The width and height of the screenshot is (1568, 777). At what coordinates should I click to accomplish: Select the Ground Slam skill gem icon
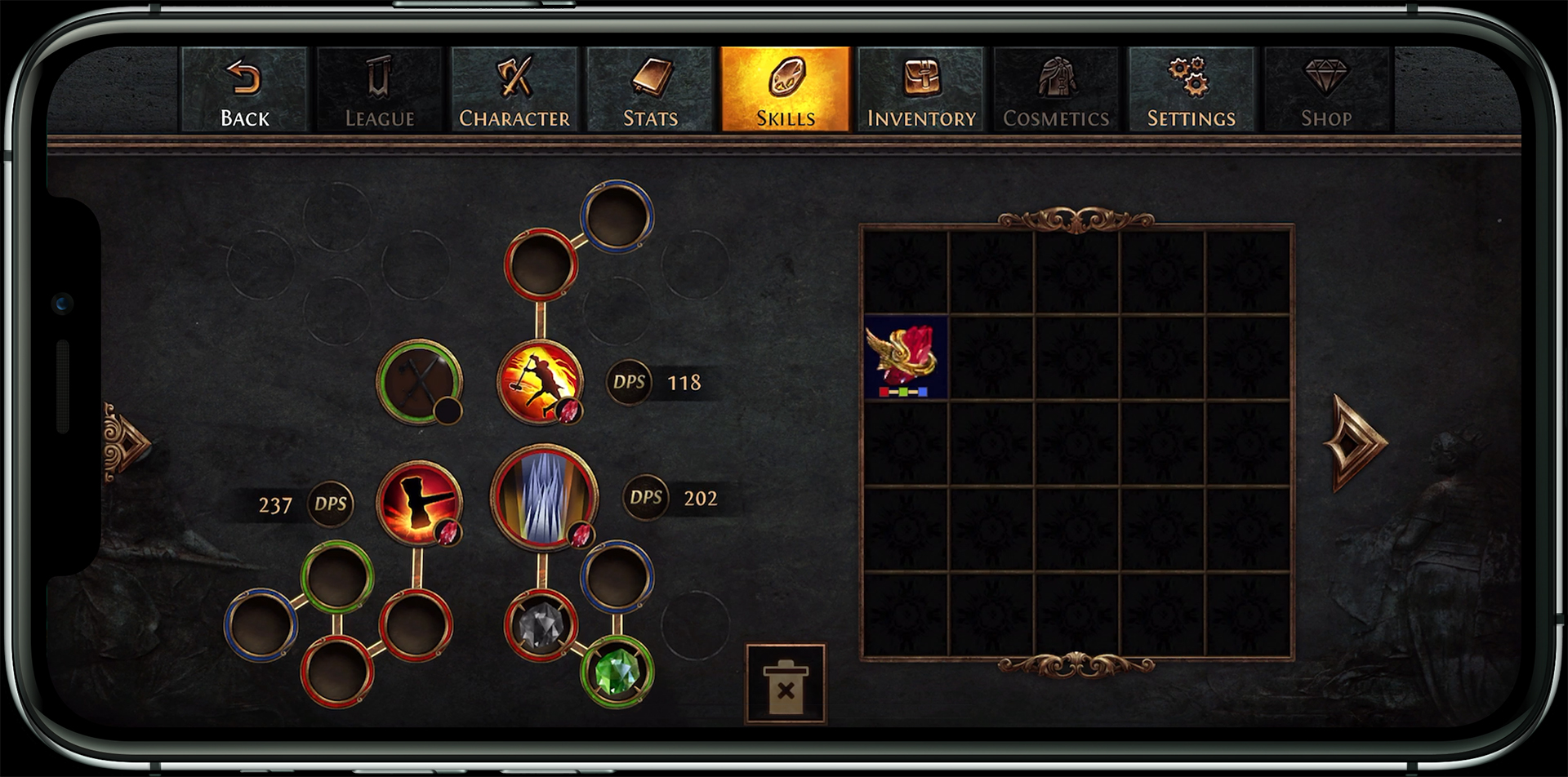coord(541,384)
